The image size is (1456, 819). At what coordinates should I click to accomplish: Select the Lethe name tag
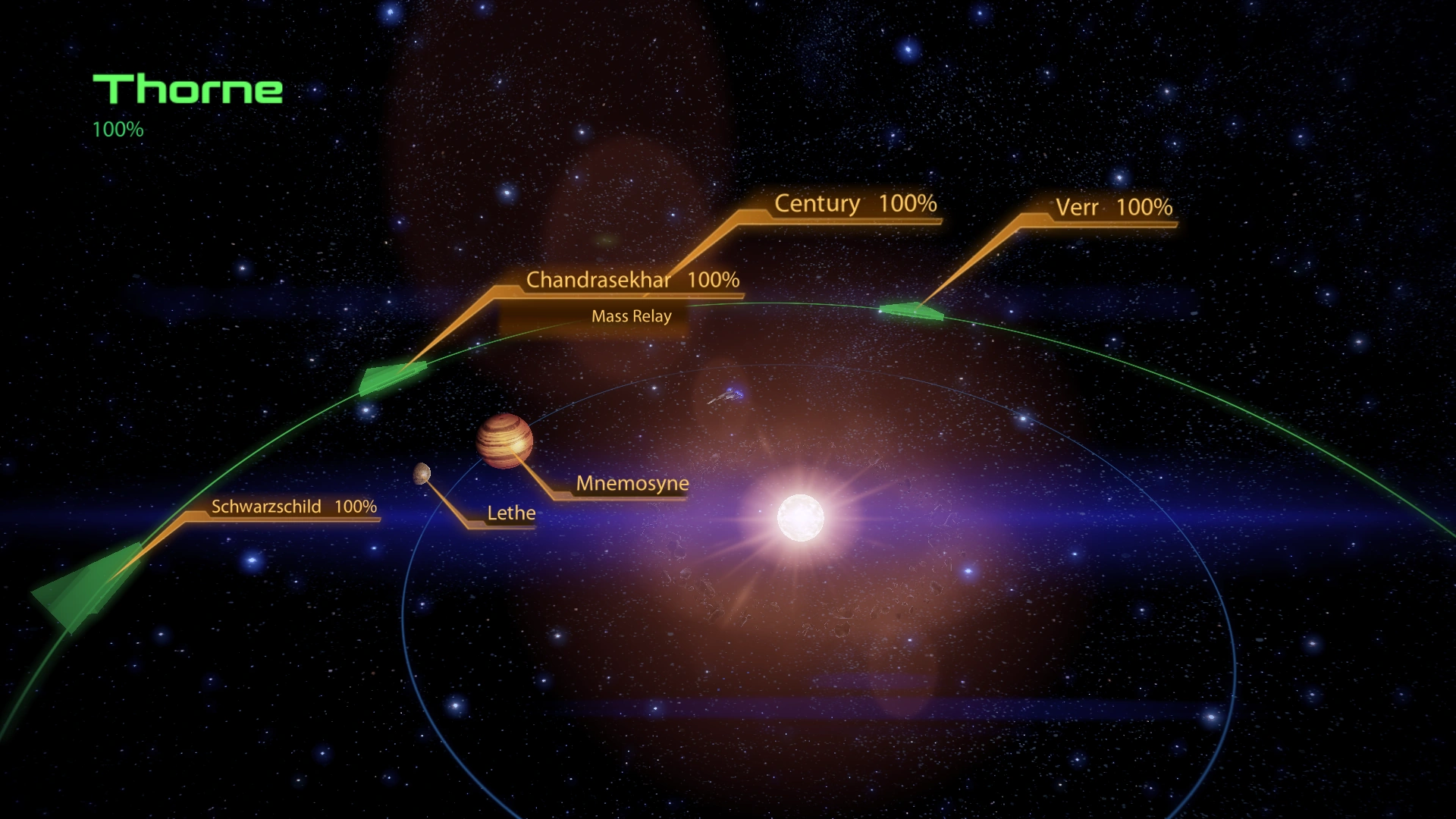[511, 513]
